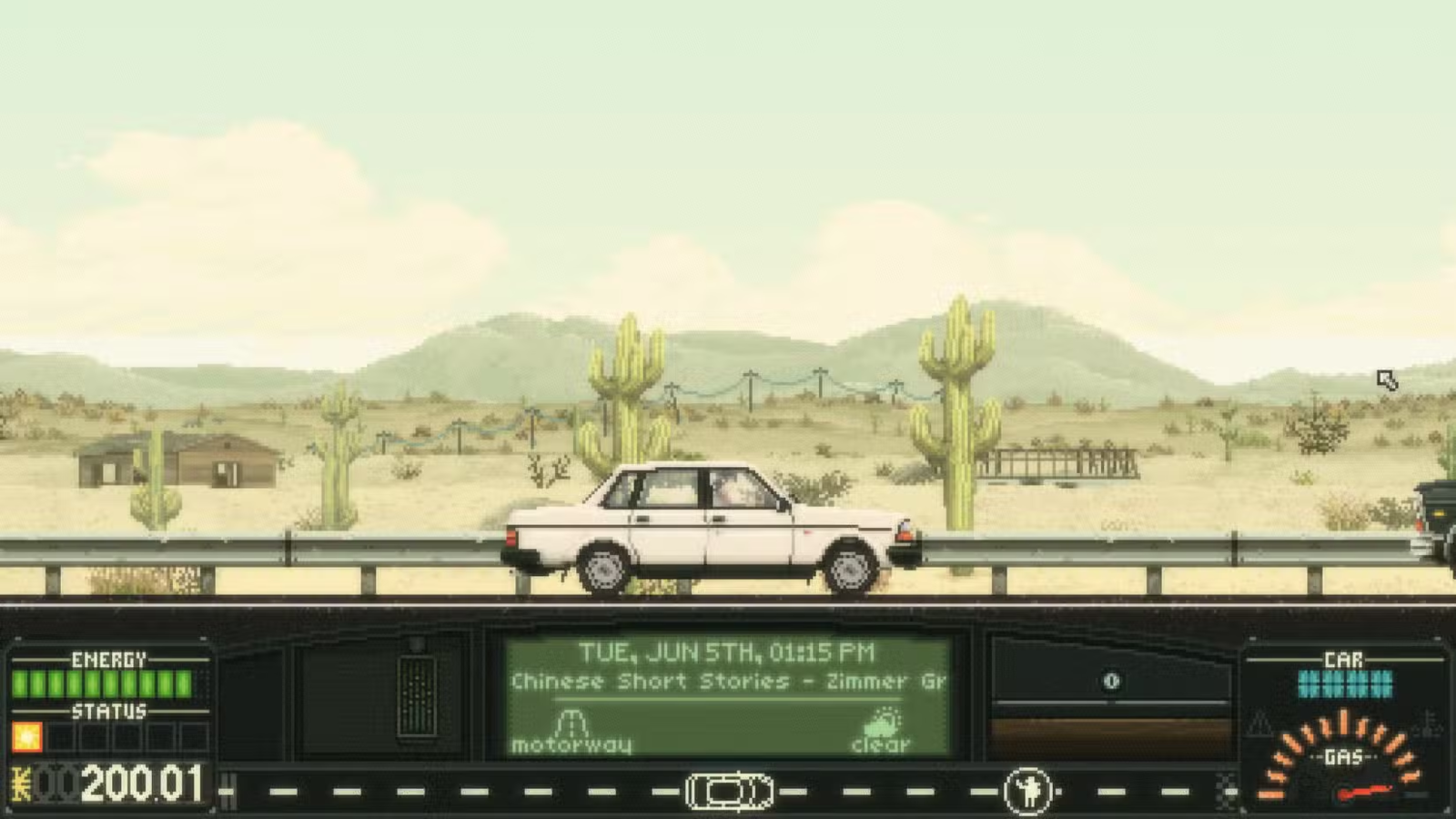This screenshot has width=1456, height=819.
Task: Click the hitchhiker icon on the route bar
Action: click(1027, 788)
